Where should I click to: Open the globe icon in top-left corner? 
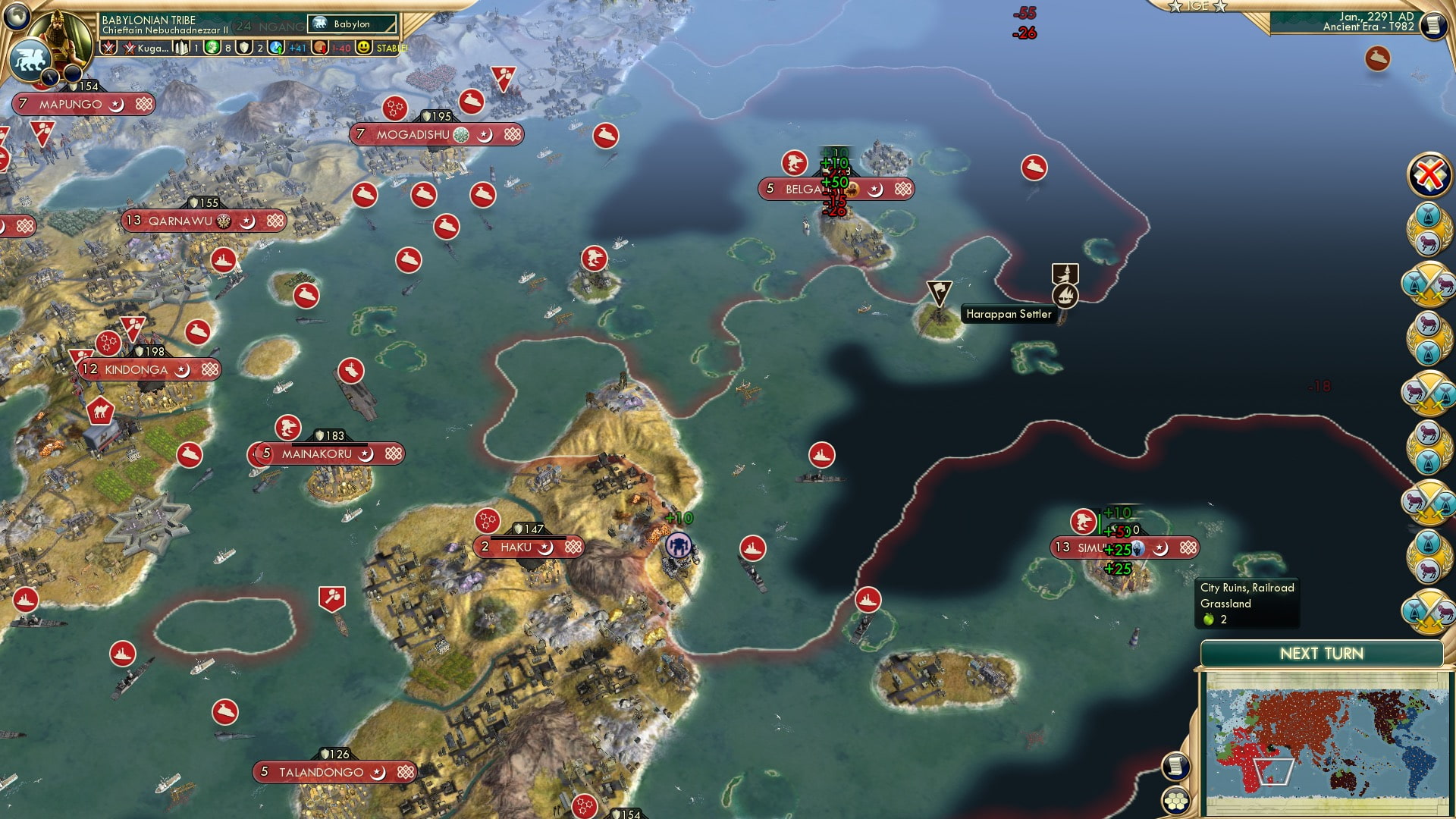click(15, 14)
